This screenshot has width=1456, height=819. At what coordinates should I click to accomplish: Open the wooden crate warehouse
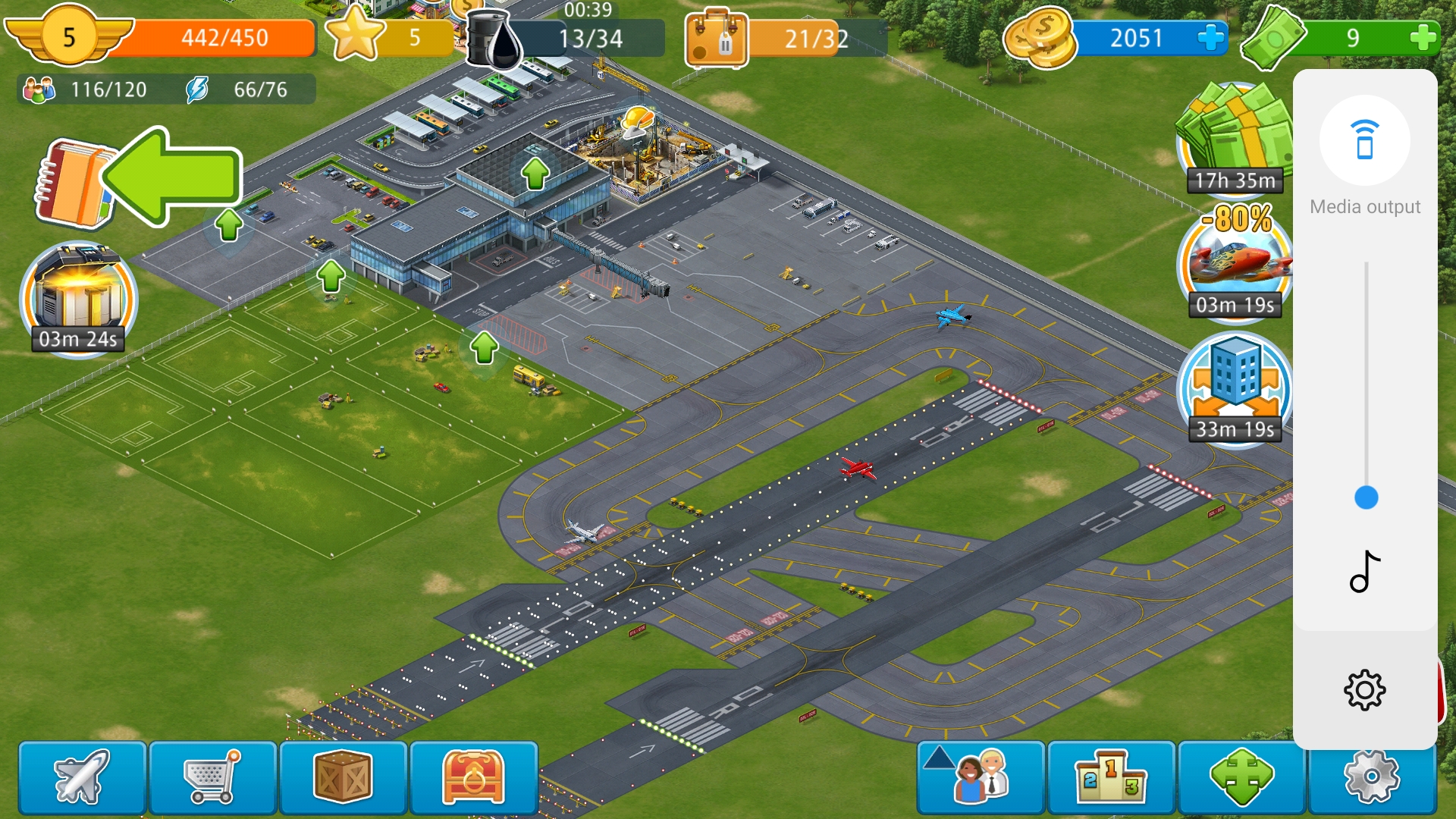click(x=343, y=777)
